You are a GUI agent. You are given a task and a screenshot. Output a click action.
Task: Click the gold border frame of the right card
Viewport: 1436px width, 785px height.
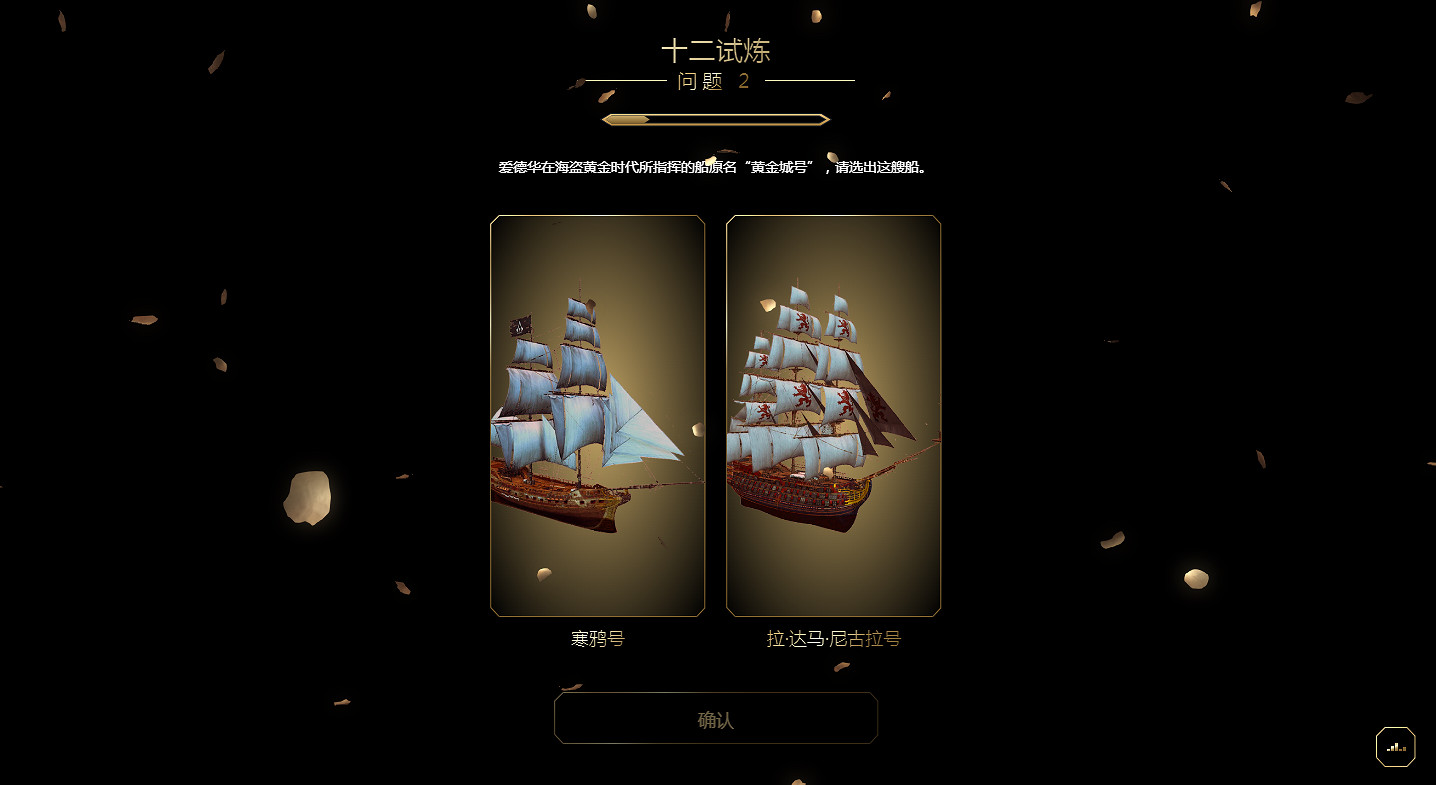tap(938, 415)
